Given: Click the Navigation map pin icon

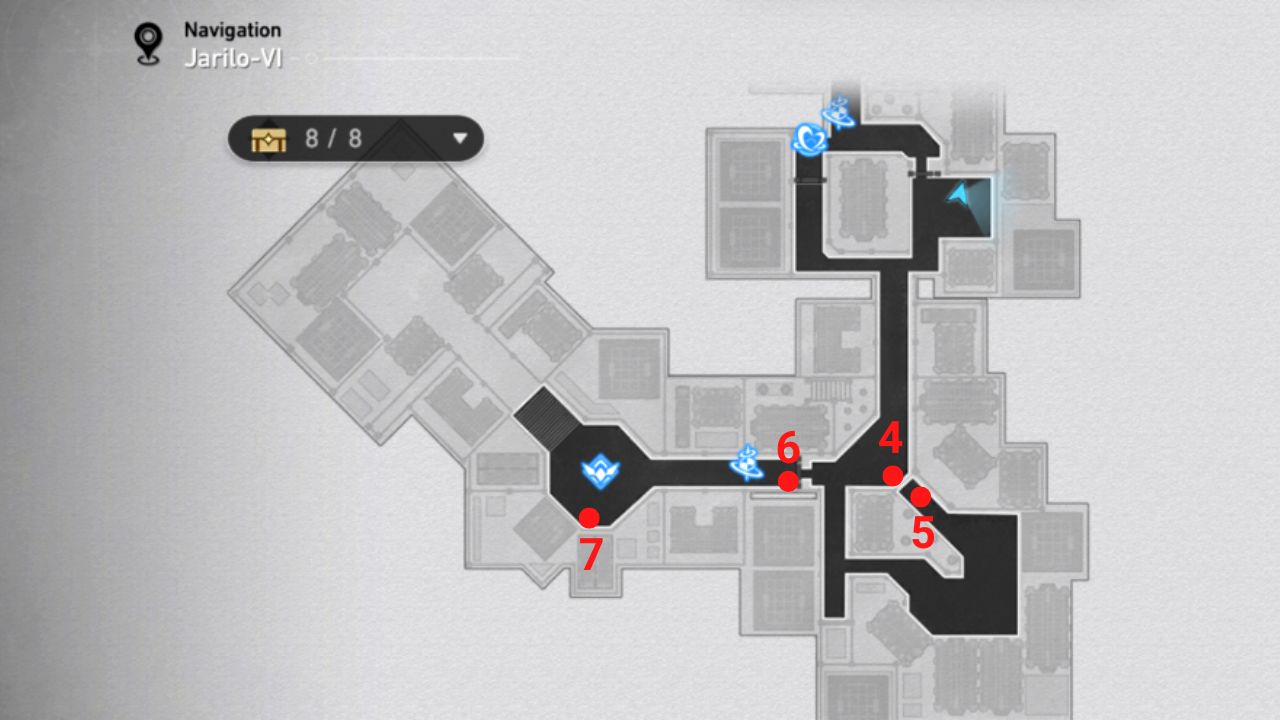Looking at the screenshot, I should tap(148, 36).
